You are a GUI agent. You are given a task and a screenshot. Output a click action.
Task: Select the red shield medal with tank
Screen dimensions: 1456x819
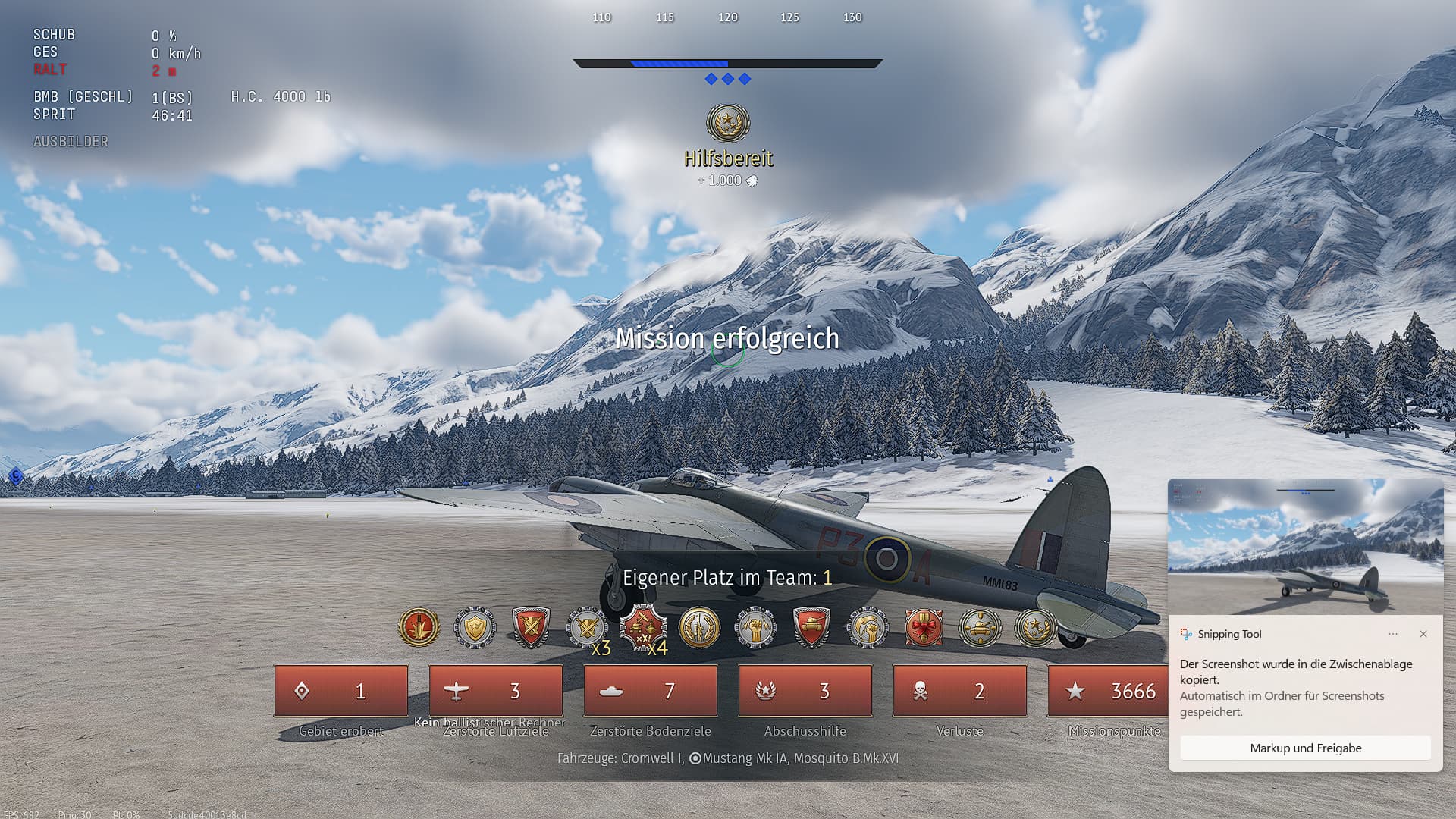click(x=811, y=627)
